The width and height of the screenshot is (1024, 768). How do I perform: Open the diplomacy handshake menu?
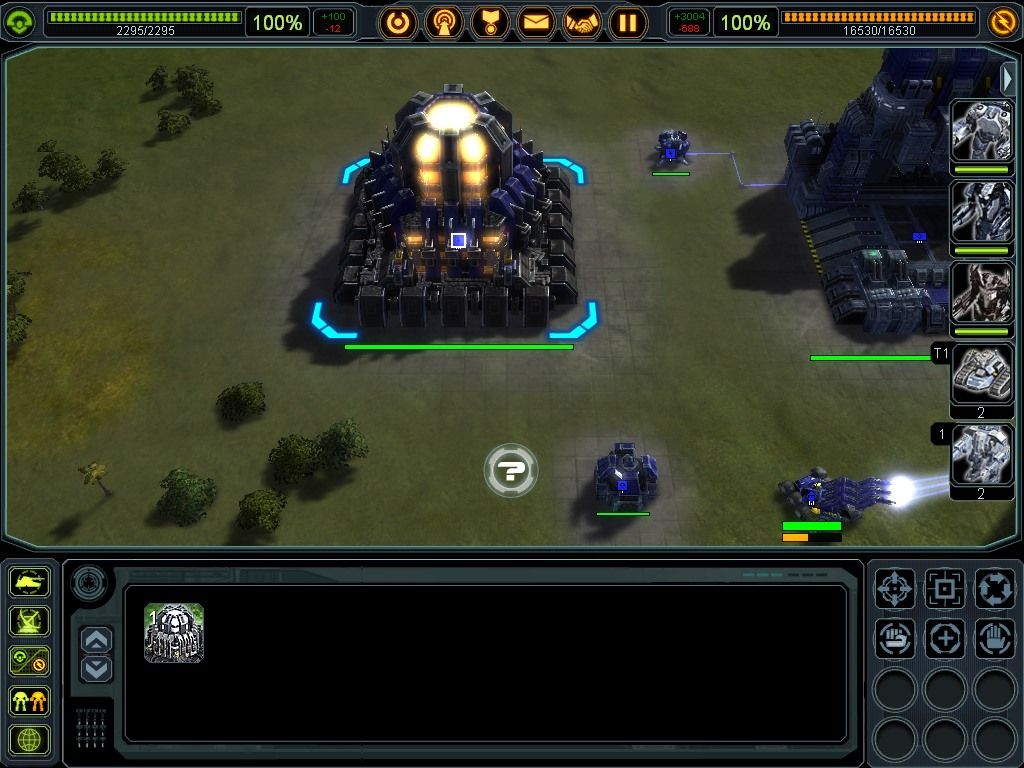pyautogui.click(x=582, y=22)
